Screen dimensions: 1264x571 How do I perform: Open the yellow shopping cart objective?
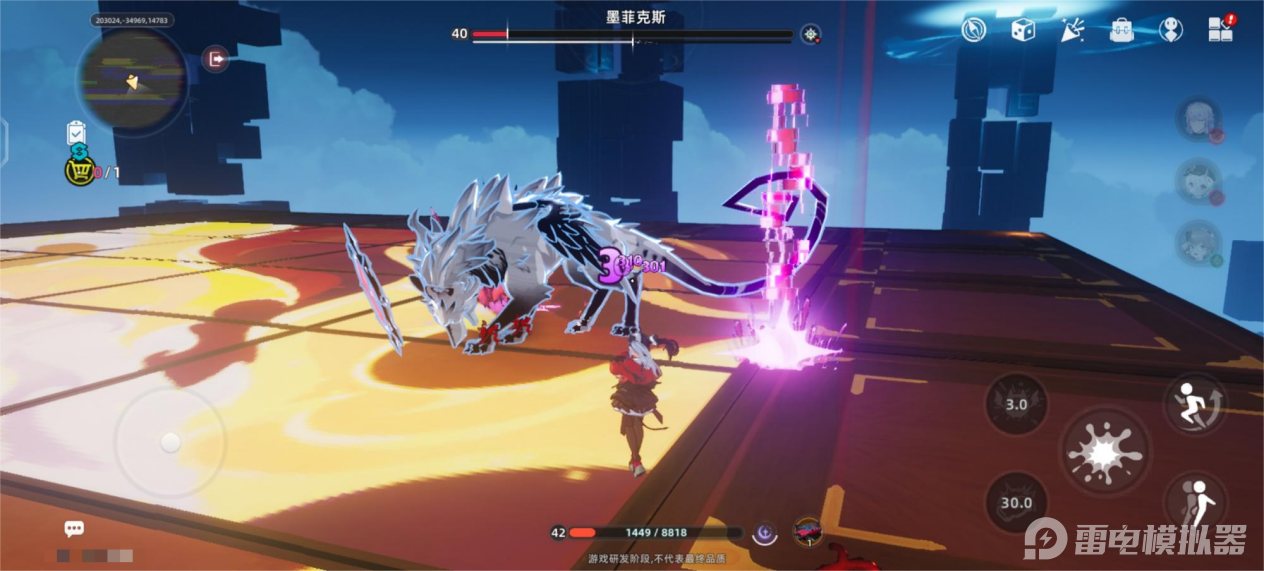coord(79,171)
